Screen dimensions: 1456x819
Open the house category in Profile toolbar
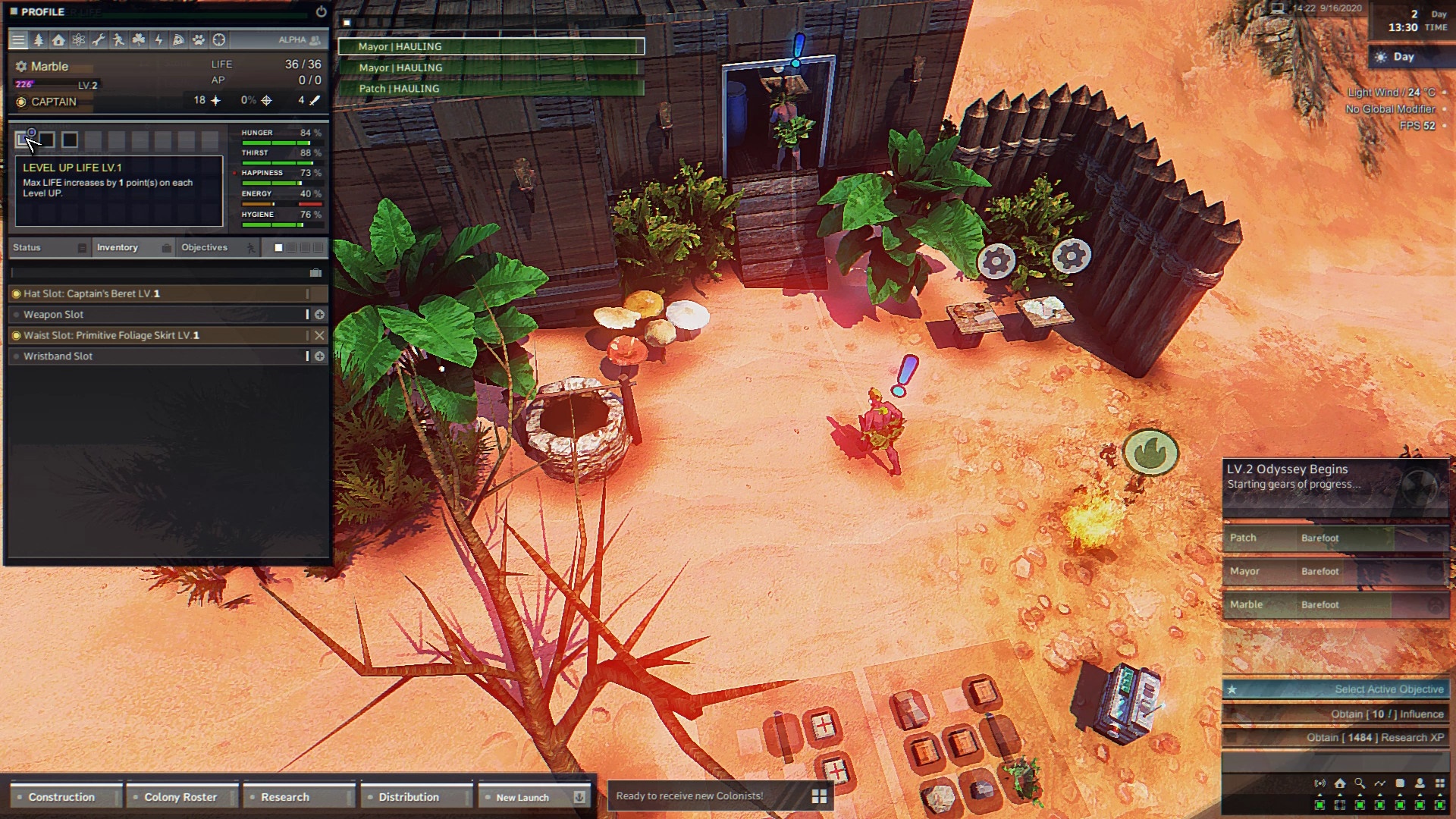tap(58, 39)
